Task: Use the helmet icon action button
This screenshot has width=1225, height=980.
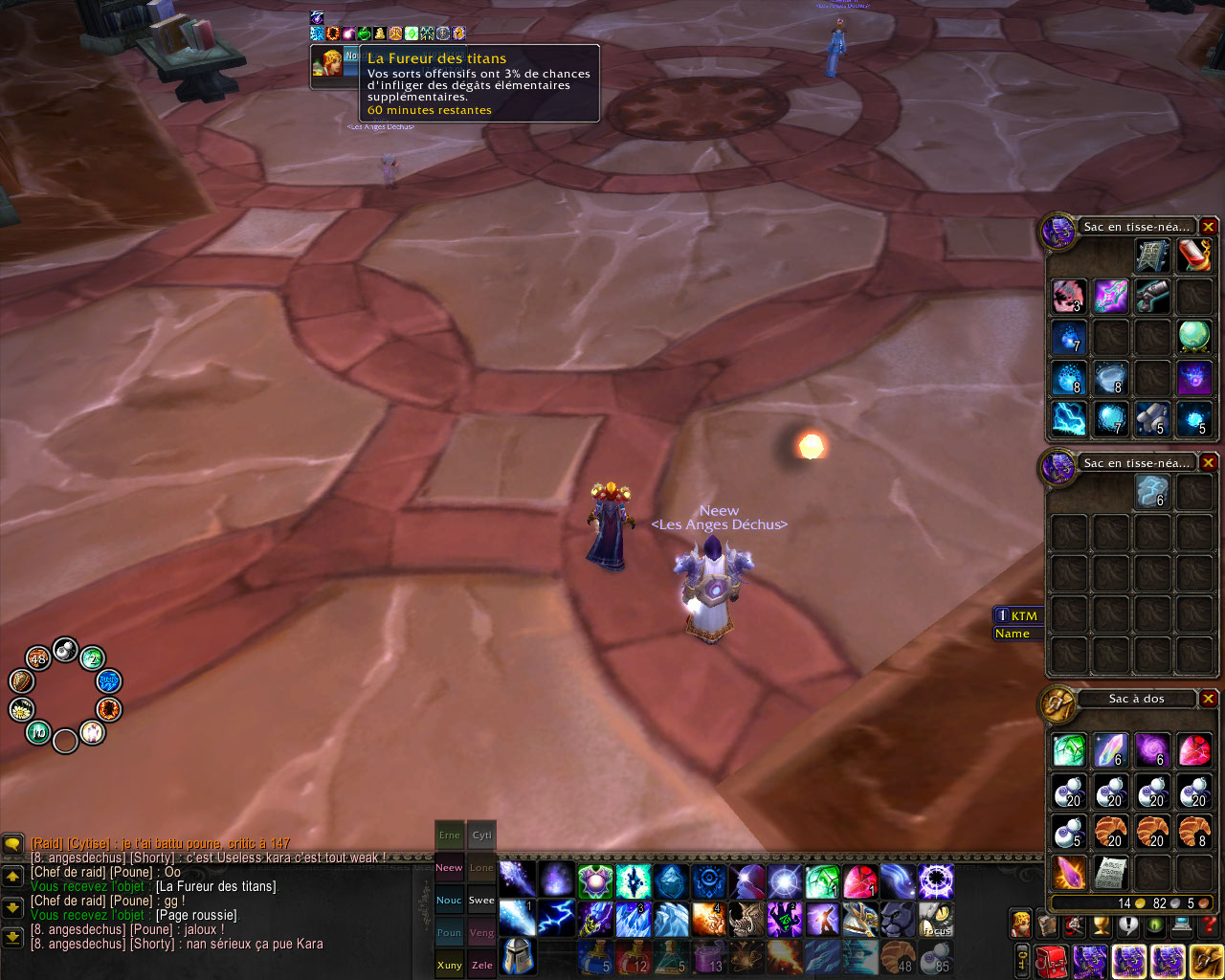Action: tap(517, 956)
